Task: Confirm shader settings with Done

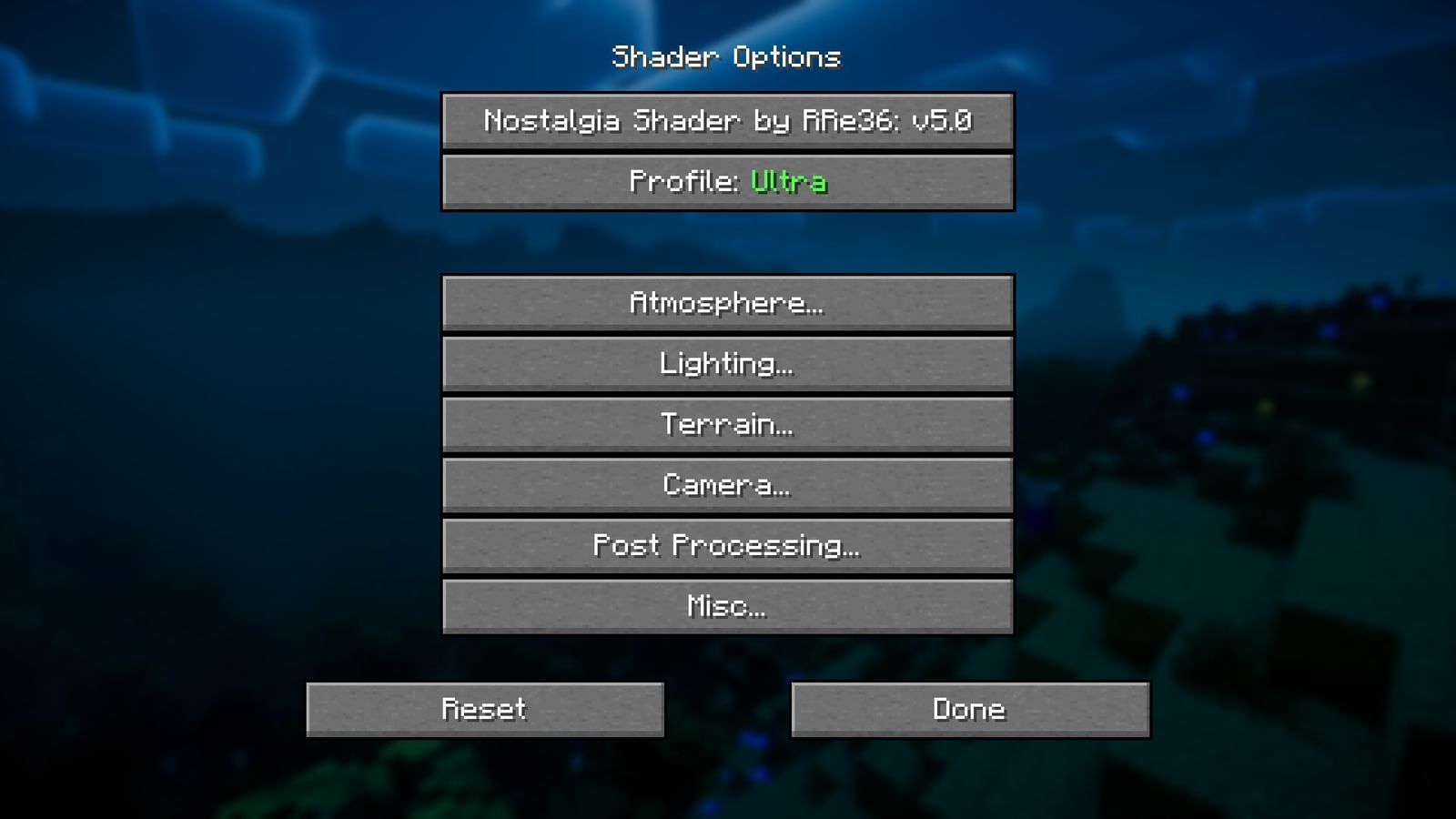Action: pyautogui.click(x=970, y=709)
